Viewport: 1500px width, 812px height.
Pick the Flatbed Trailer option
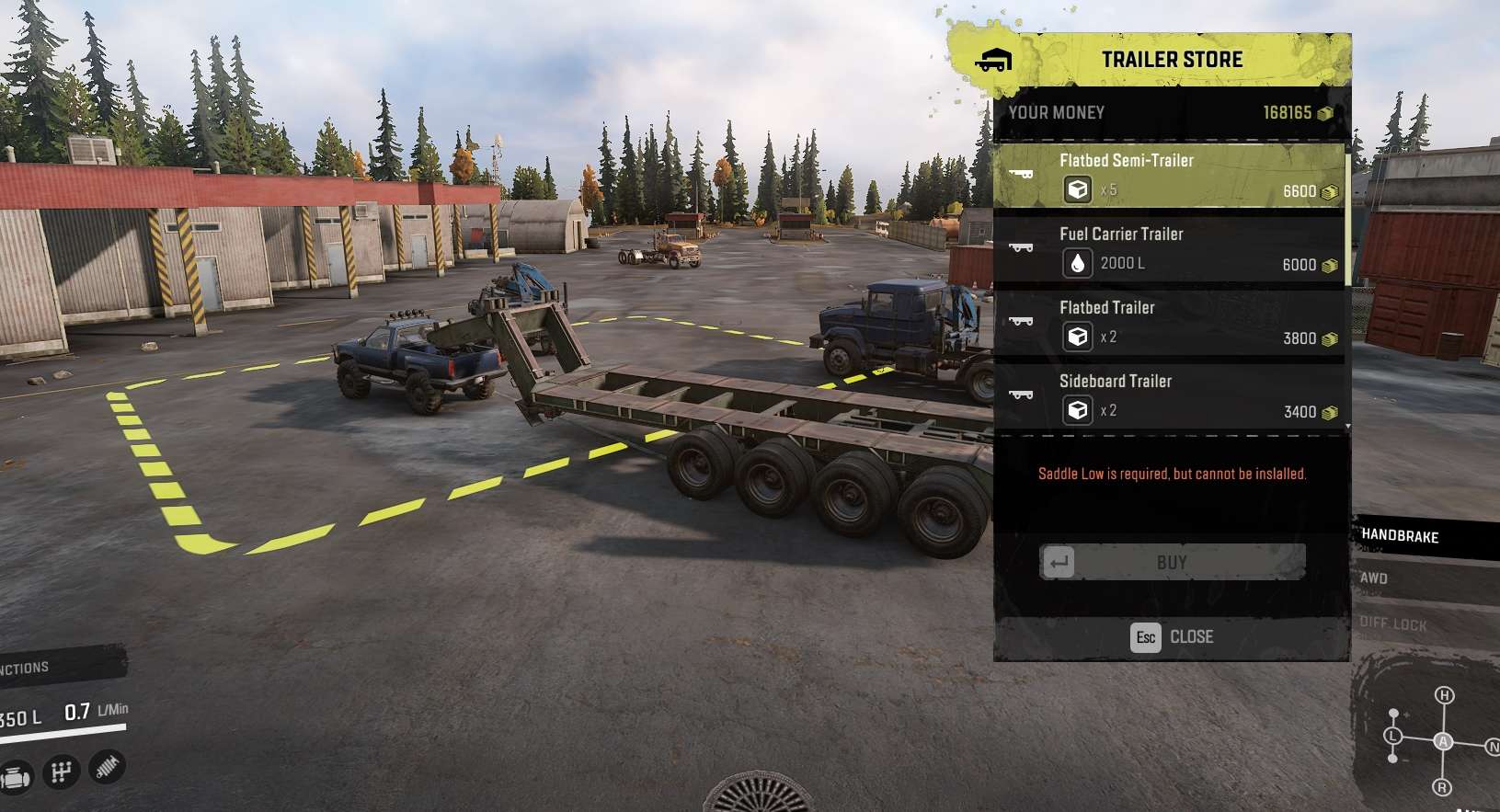[1168, 323]
